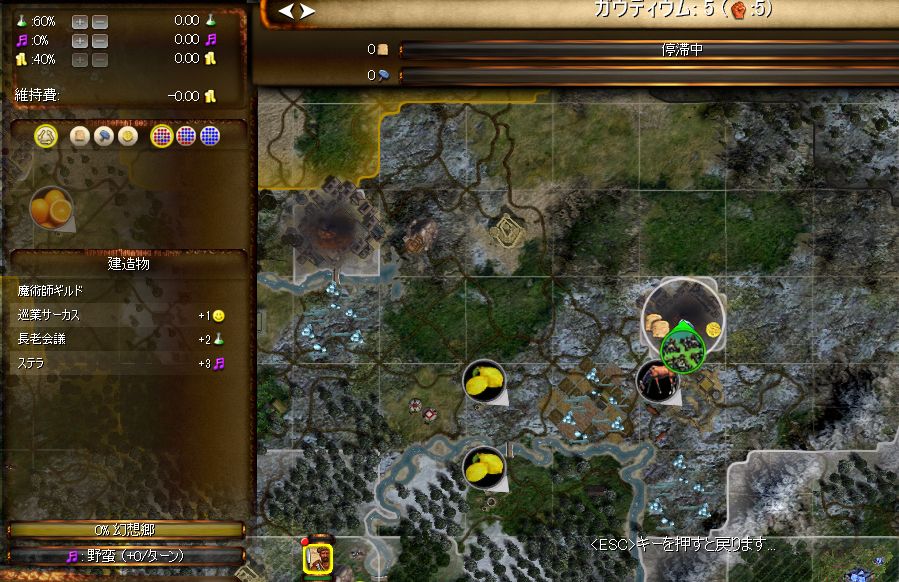Choose 長老会議 in the buildings list
The image size is (899, 582).
pos(120,339)
